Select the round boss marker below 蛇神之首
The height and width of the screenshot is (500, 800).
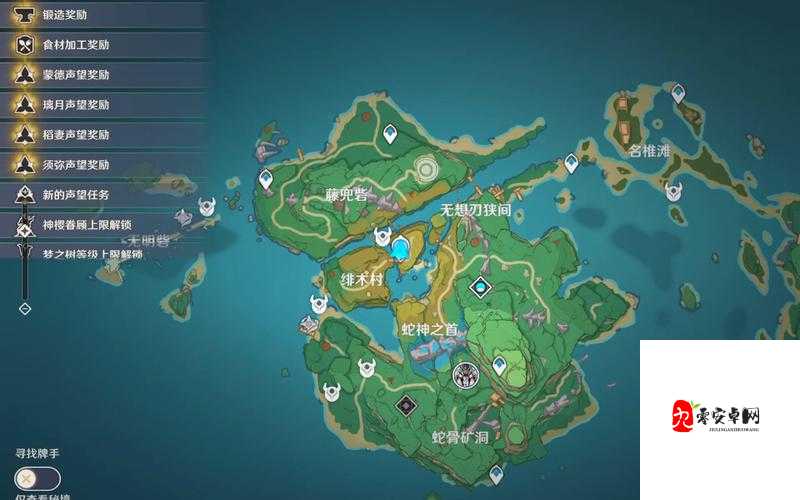465,375
